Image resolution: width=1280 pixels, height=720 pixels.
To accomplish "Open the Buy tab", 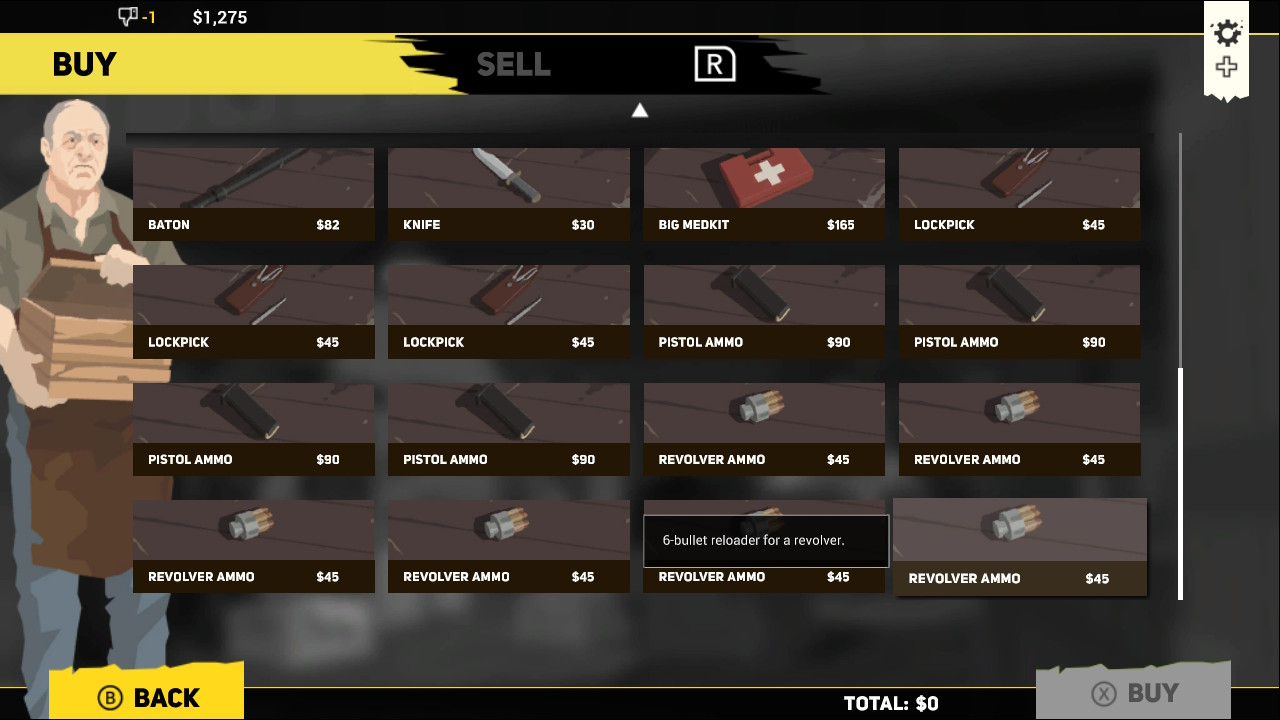I will [85, 65].
